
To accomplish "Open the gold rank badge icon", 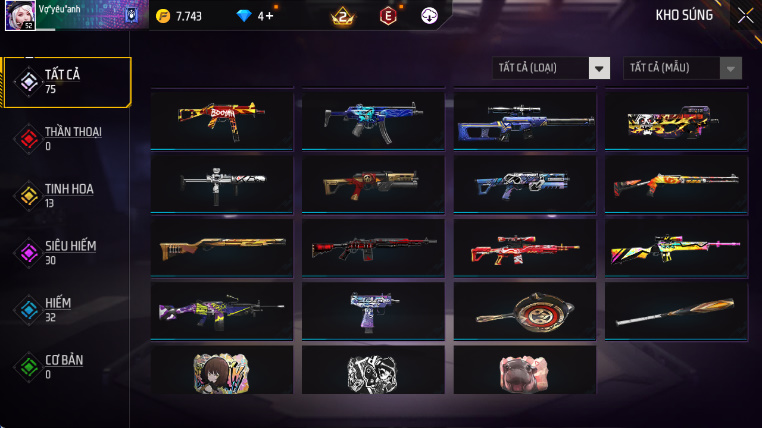I will pos(342,15).
